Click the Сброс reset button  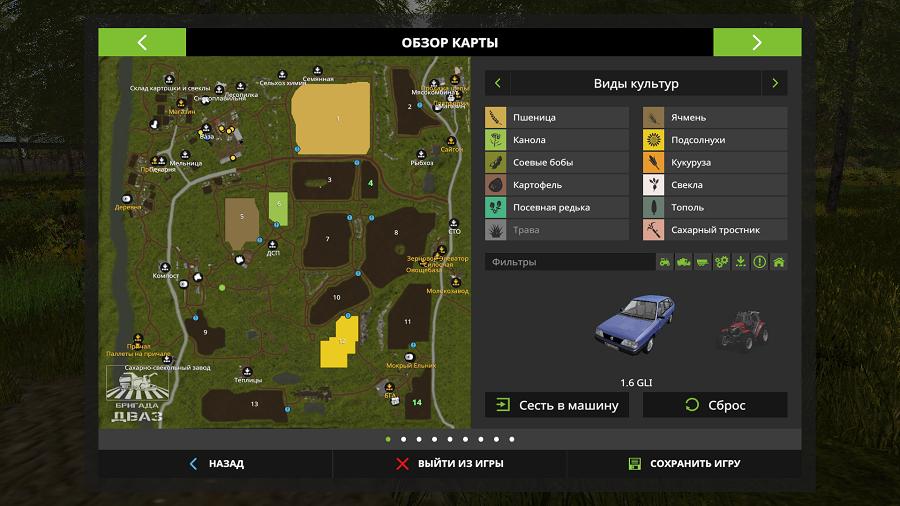tap(715, 405)
